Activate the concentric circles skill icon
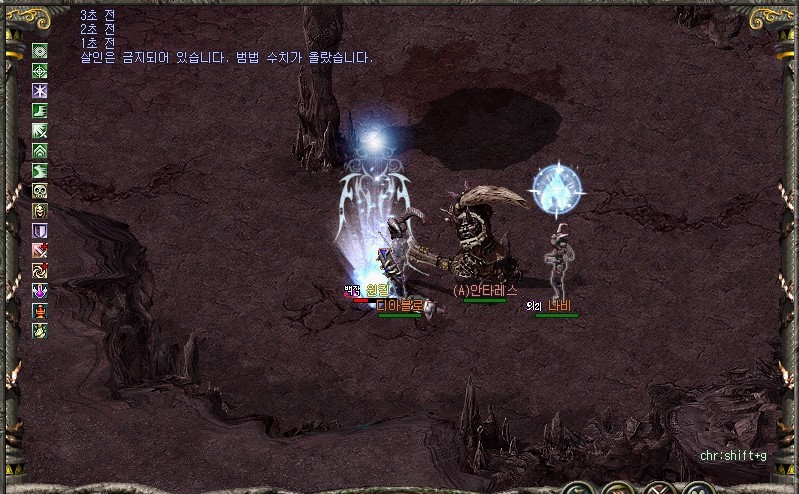 pyautogui.click(x=40, y=51)
